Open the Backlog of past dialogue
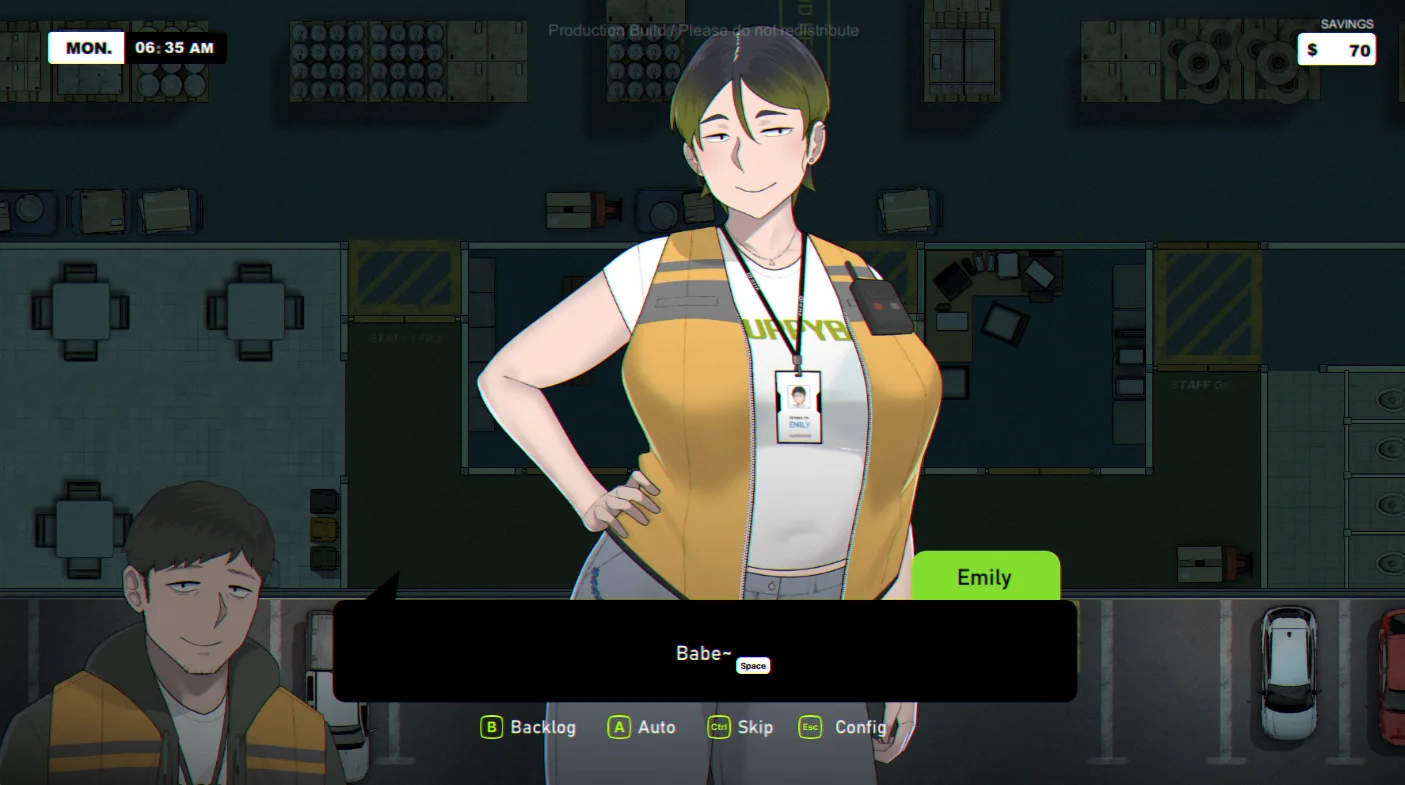 tap(529, 727)
